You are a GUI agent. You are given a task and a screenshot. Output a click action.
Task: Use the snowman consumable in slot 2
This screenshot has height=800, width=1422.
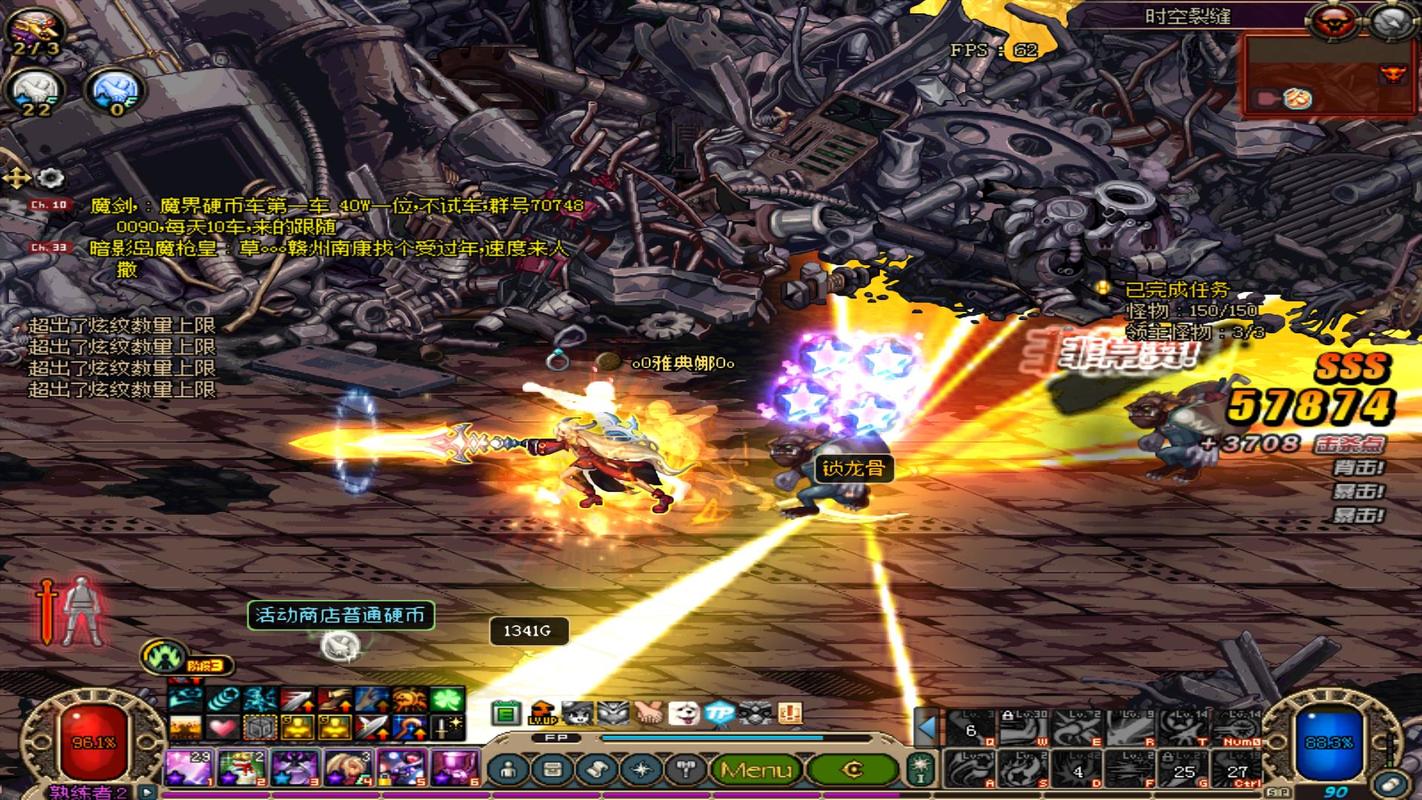point(242,769)
